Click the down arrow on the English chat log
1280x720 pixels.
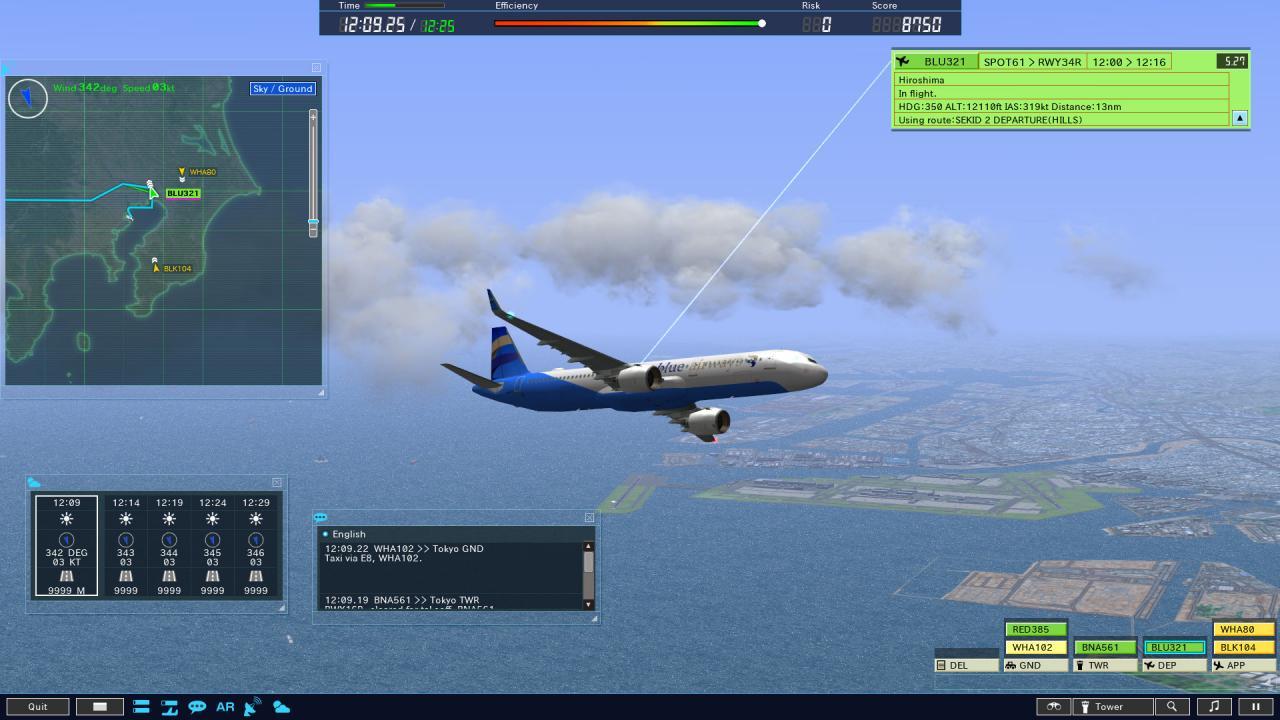589,604
